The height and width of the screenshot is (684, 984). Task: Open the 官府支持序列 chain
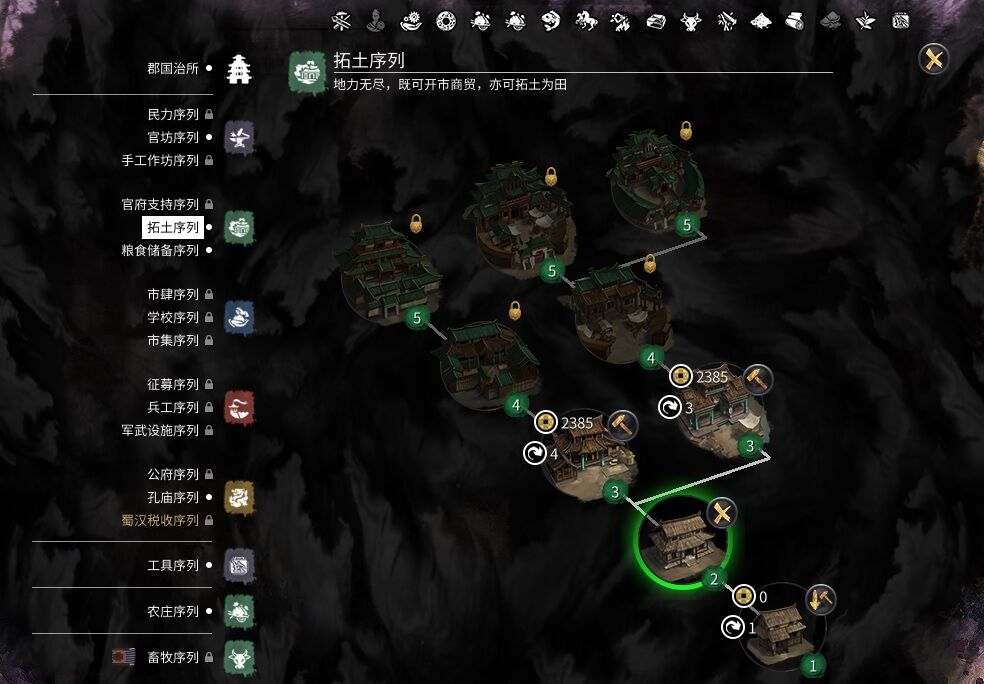click(160, 204)
